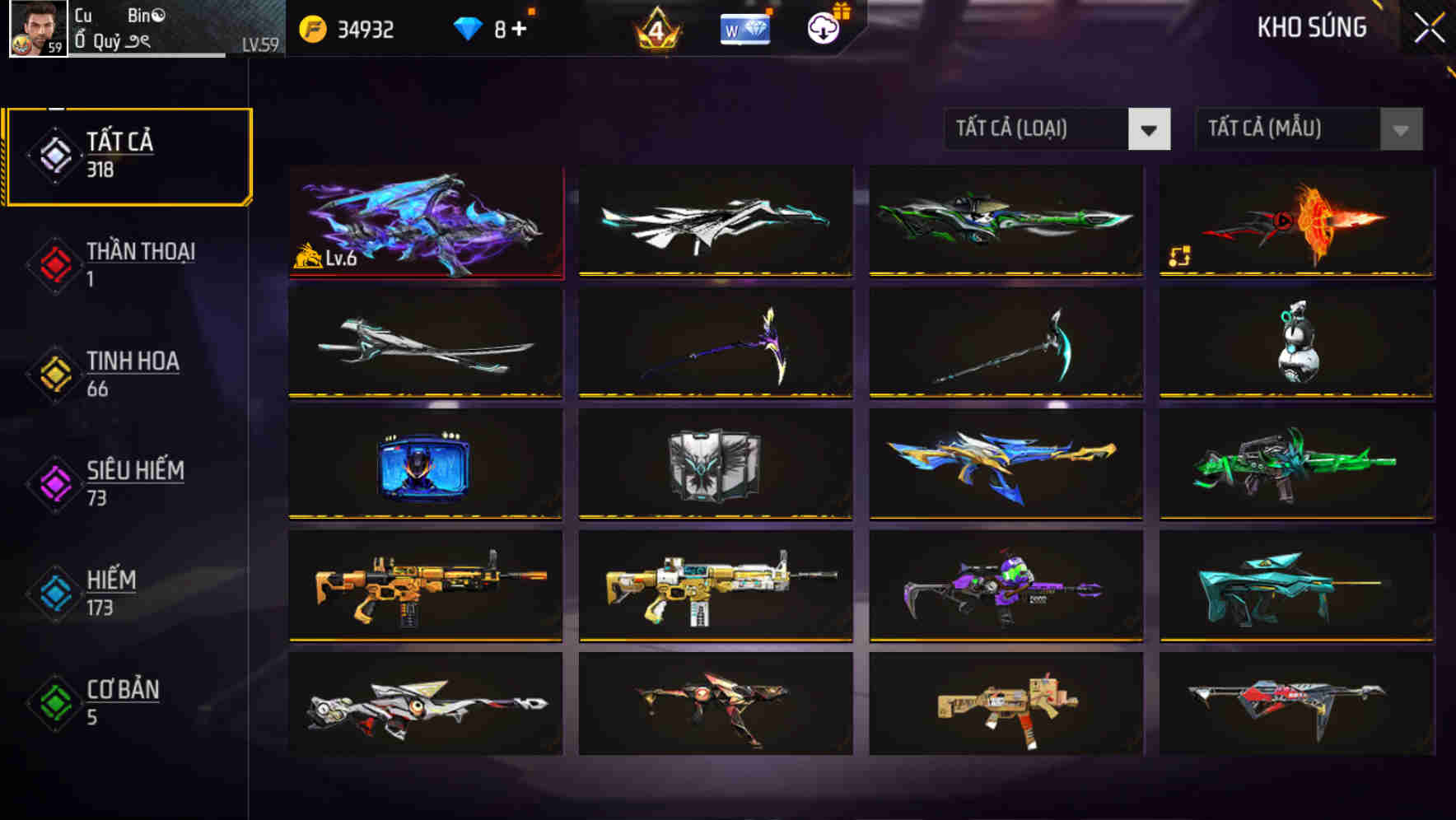Image resolution: width=1456 pixels, height=820 pixels.
Task: Click the blue diamond balance icon
Action: tap(467, 28)
